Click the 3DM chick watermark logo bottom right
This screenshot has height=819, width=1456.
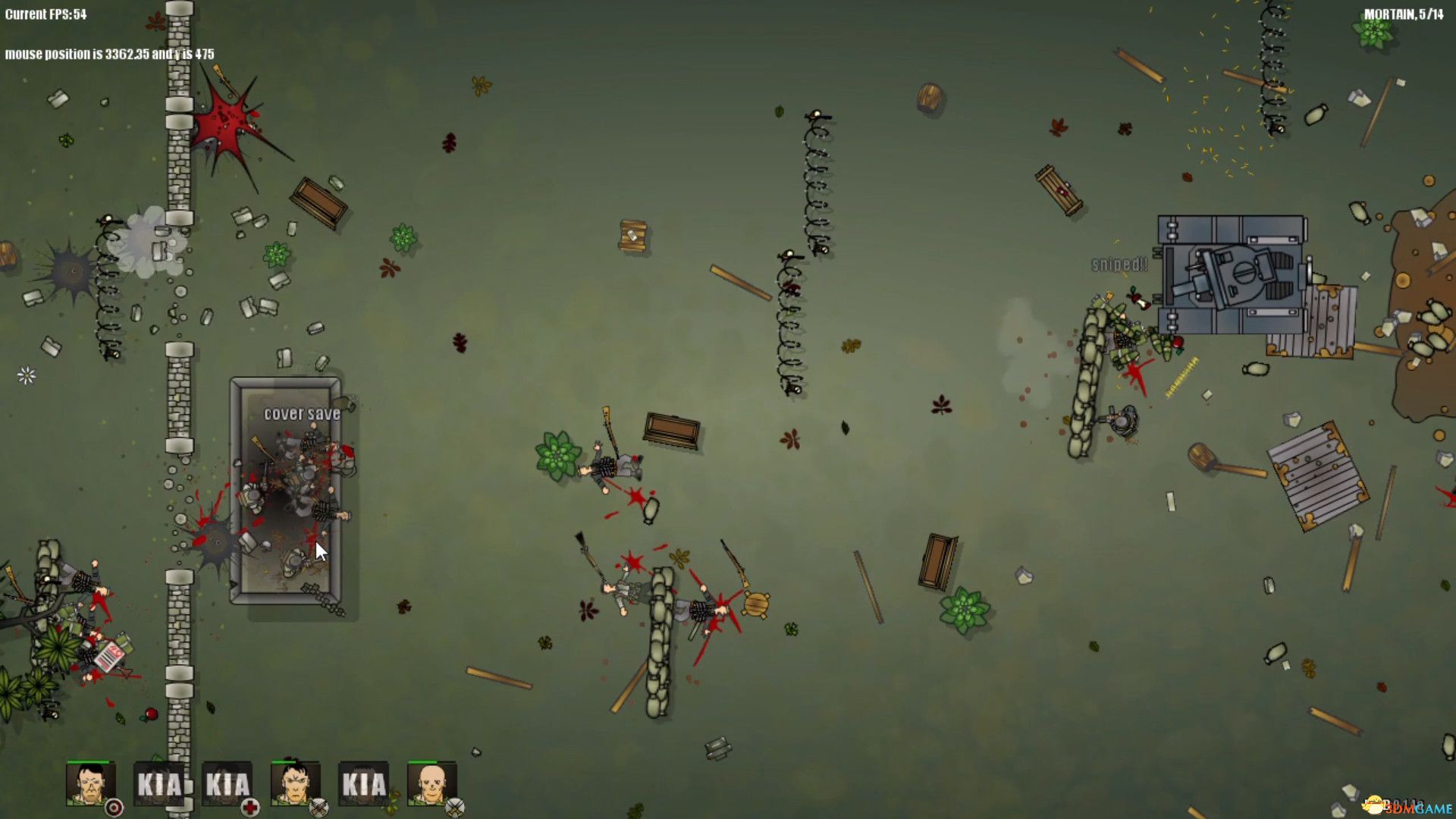pos(1374,805)
